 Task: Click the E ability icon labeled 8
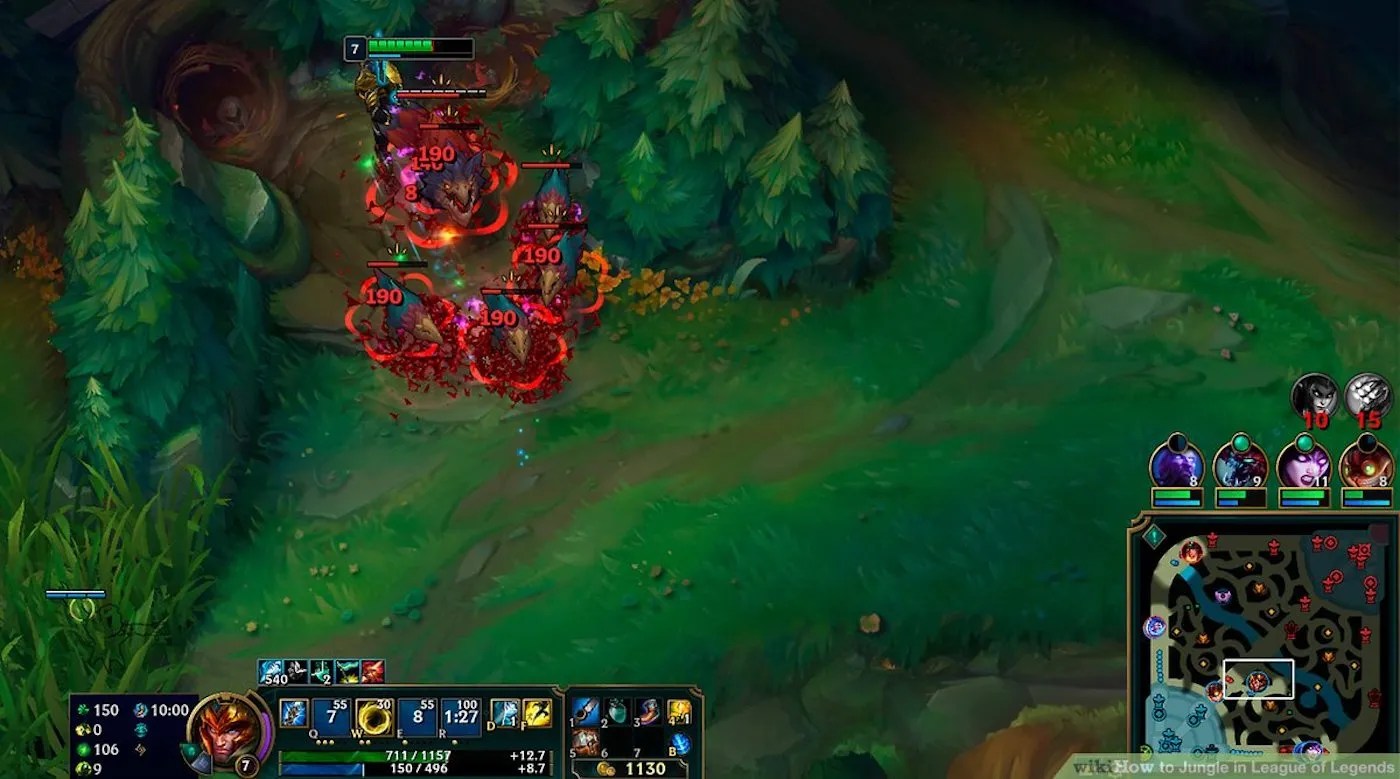pos(418,715)
